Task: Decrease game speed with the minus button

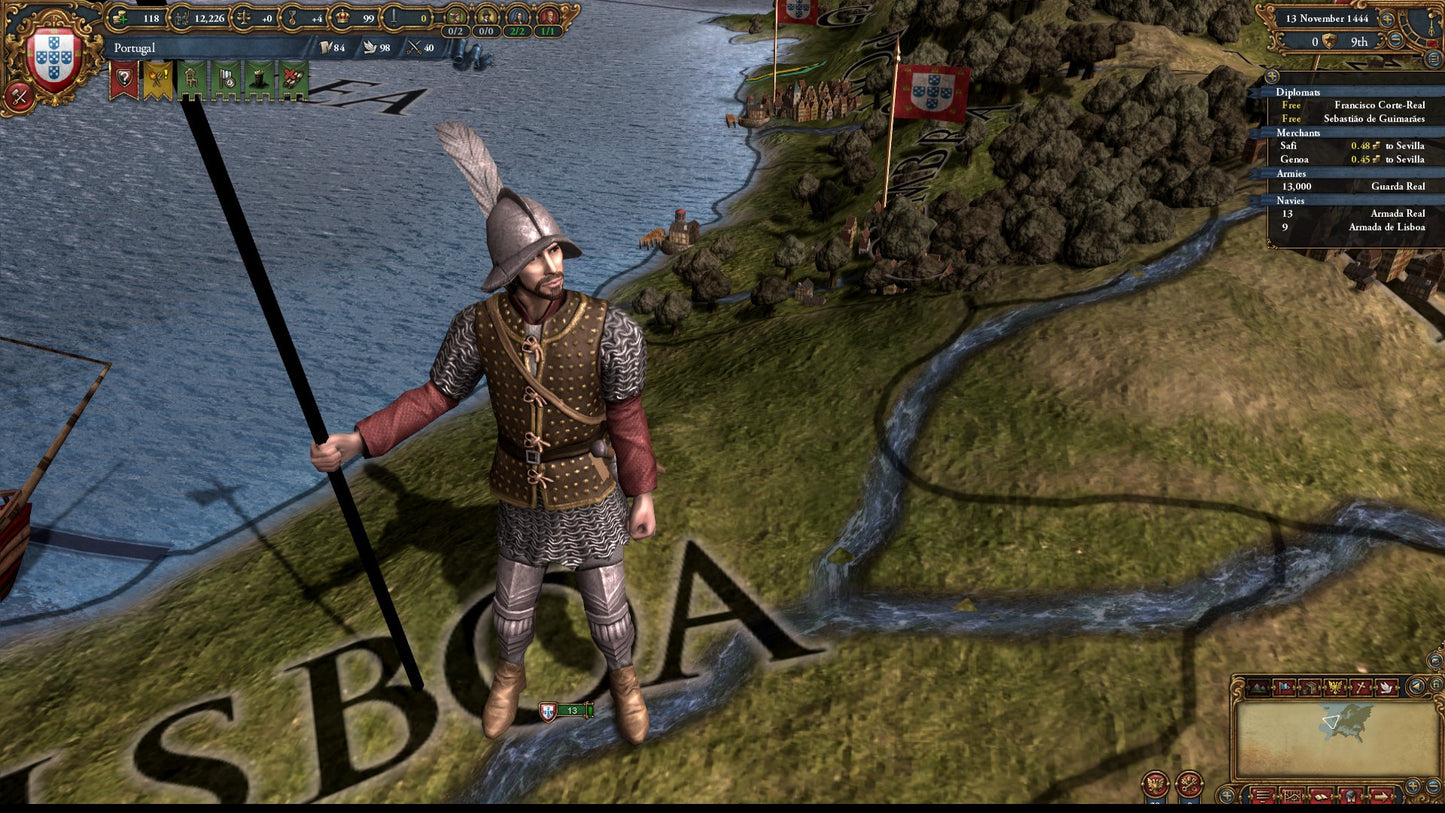Action: coord(1396,40)
